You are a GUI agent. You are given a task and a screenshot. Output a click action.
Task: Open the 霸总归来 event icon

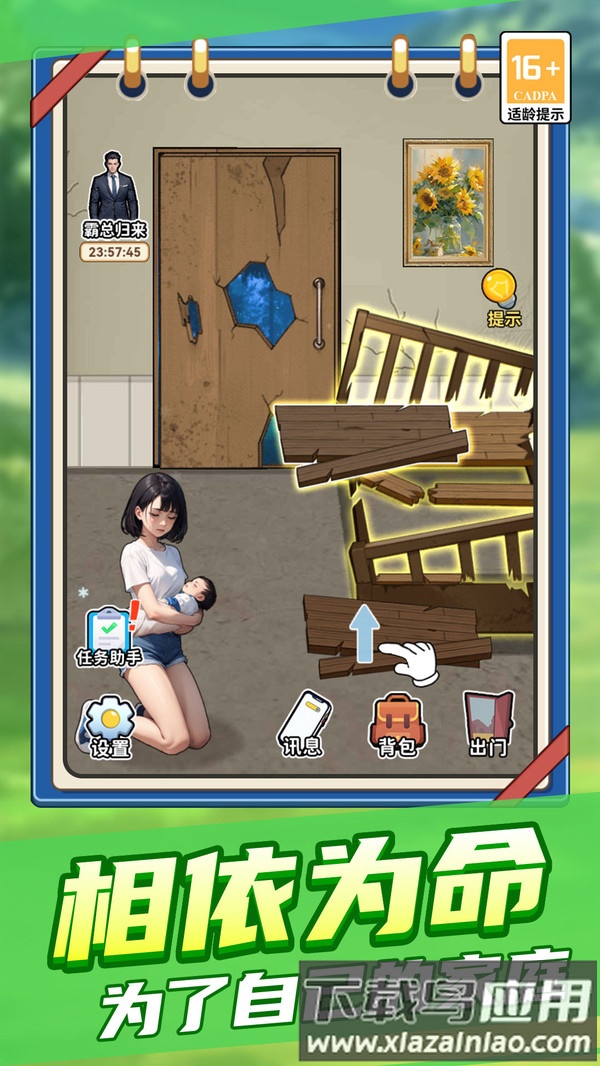coord(114,200)
